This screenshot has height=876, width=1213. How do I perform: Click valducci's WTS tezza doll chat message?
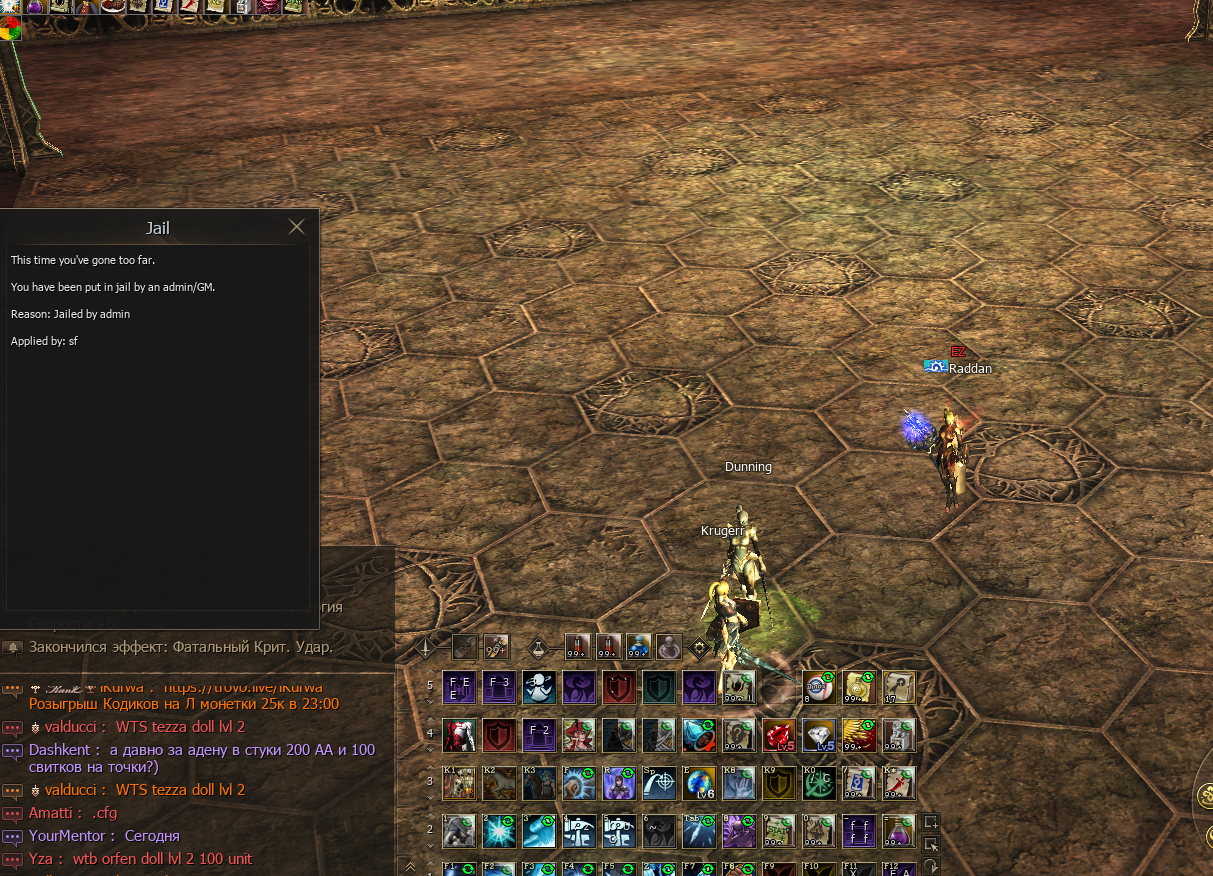(180, 727)
